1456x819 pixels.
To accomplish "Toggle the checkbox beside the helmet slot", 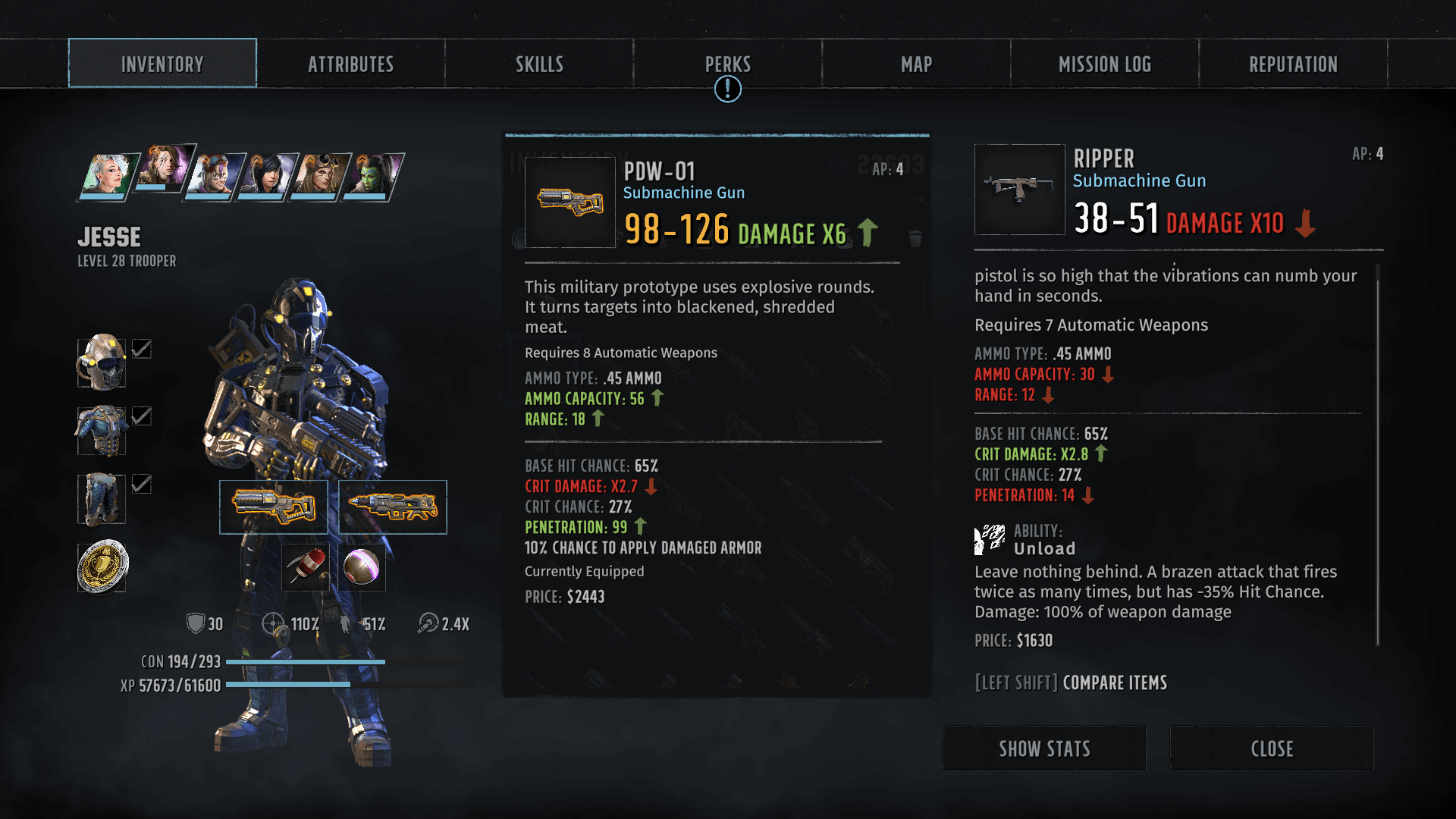I will (142, 349).
